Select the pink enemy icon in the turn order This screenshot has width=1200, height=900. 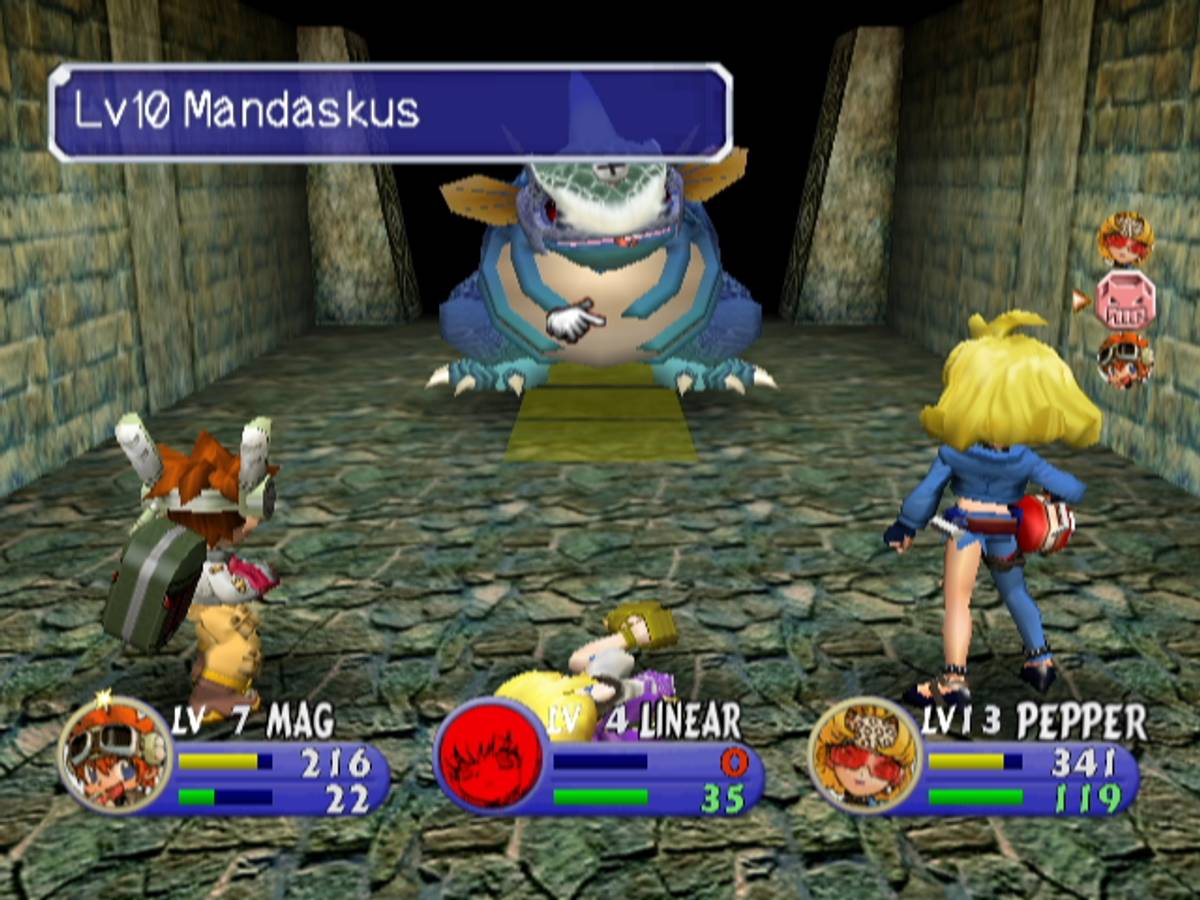[1126, 300]
